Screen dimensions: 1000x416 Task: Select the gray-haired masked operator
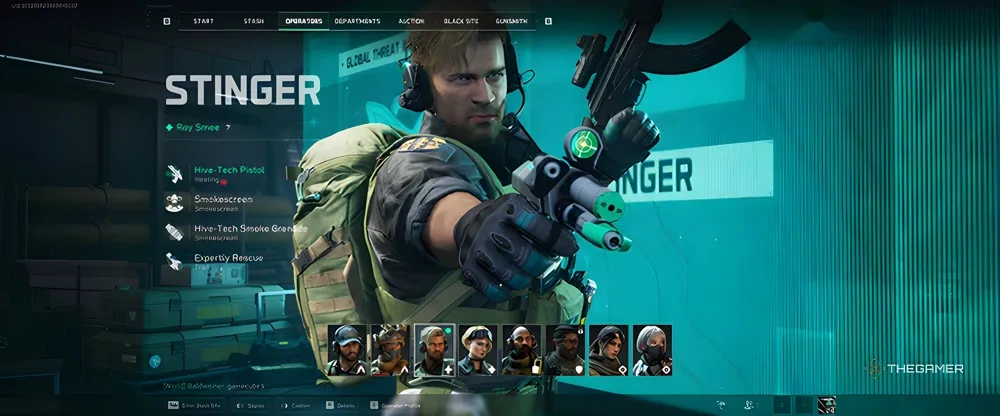point(651,350)
